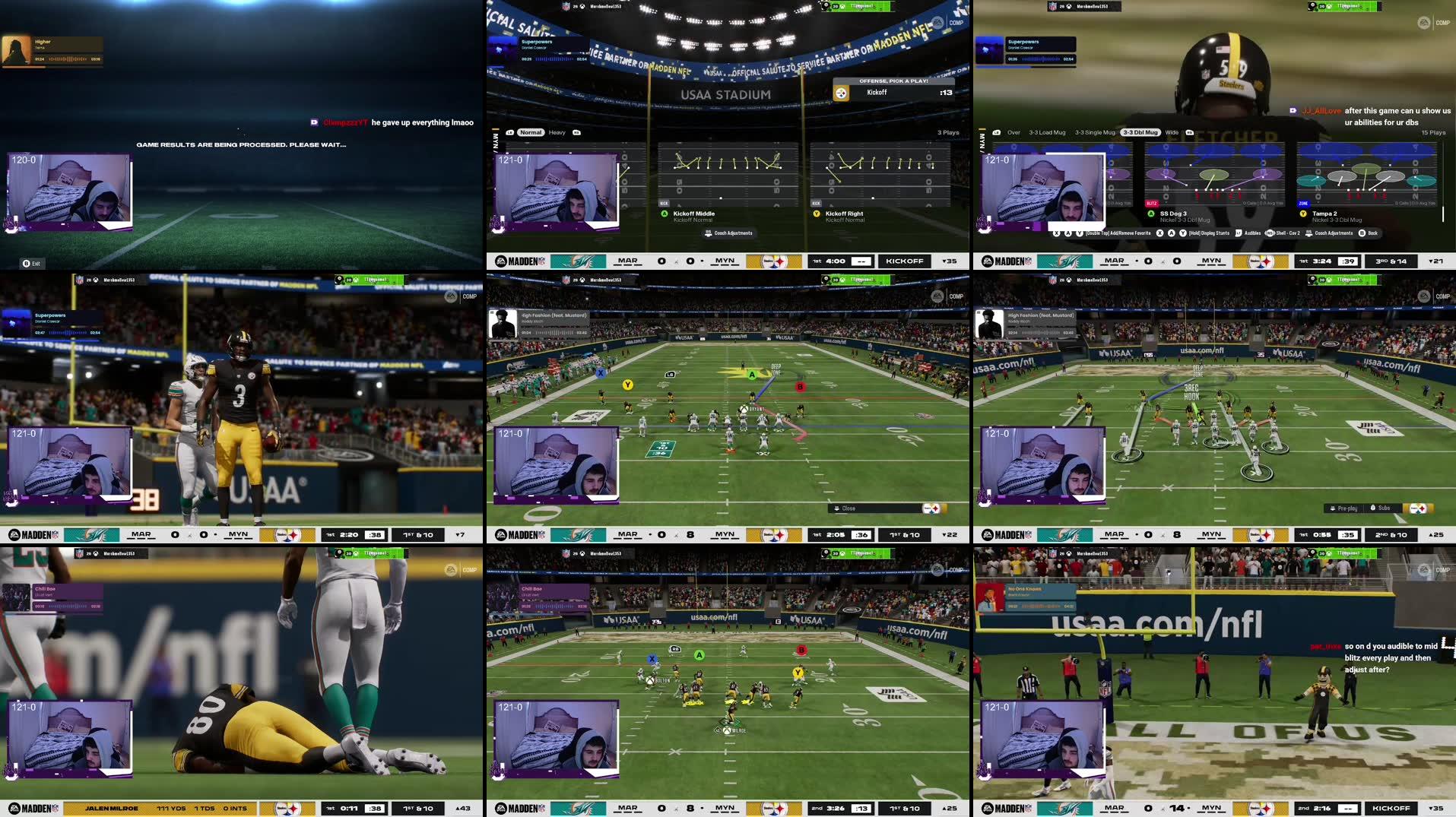Image resolution: width=1456 pixels, height=817 pixels.
Task: Switch kickoff personnel from Normal to Heavy
Action: 557,132
